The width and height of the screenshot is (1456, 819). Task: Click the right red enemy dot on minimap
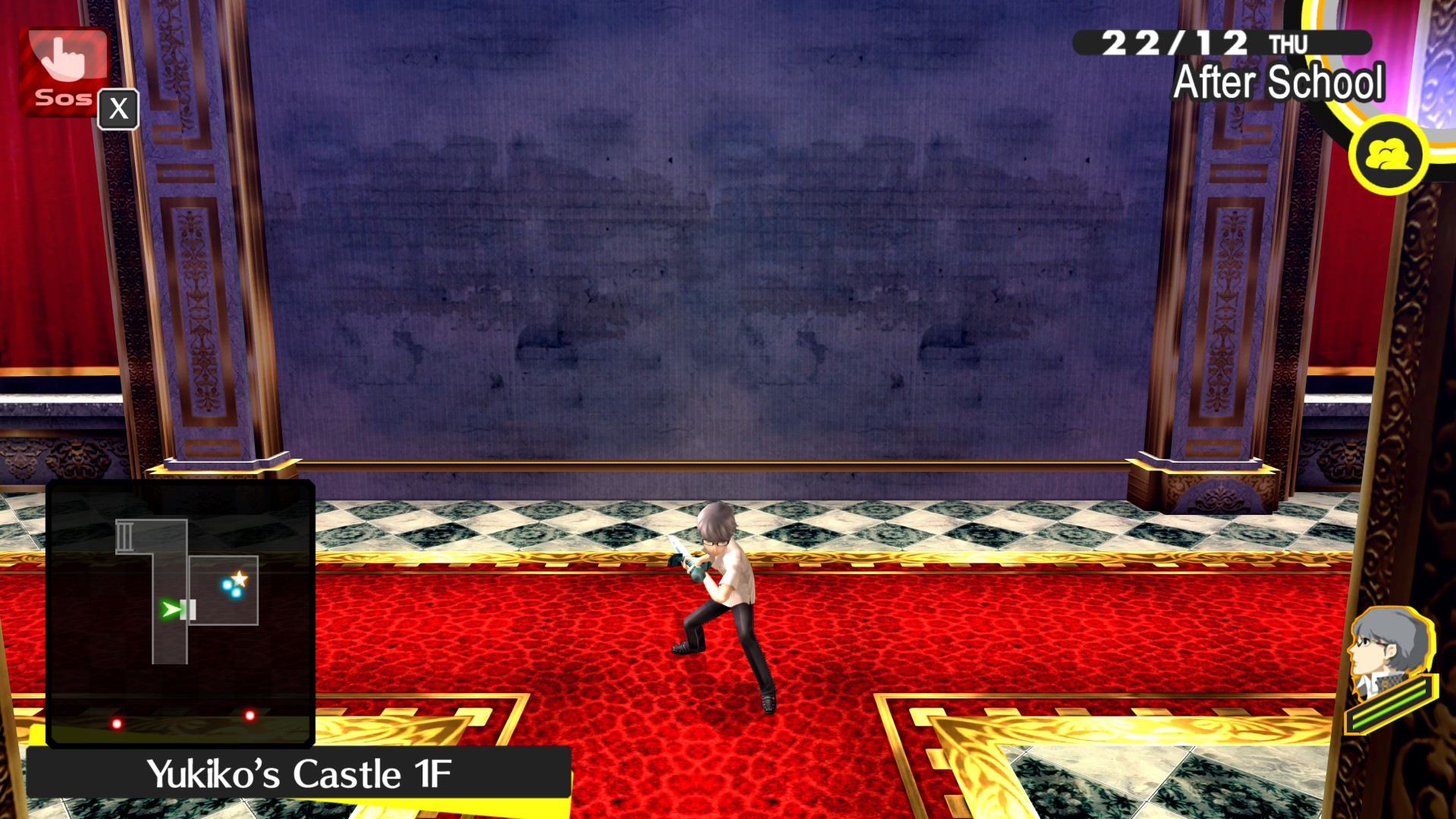(250, 715)
